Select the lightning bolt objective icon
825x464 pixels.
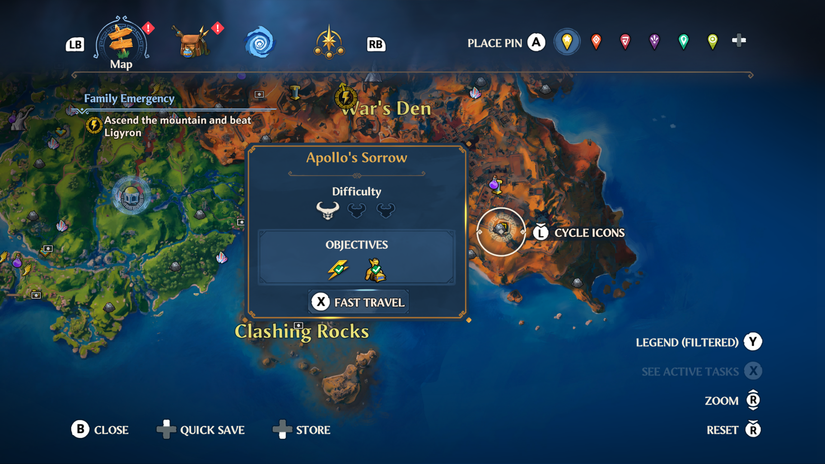339,269
